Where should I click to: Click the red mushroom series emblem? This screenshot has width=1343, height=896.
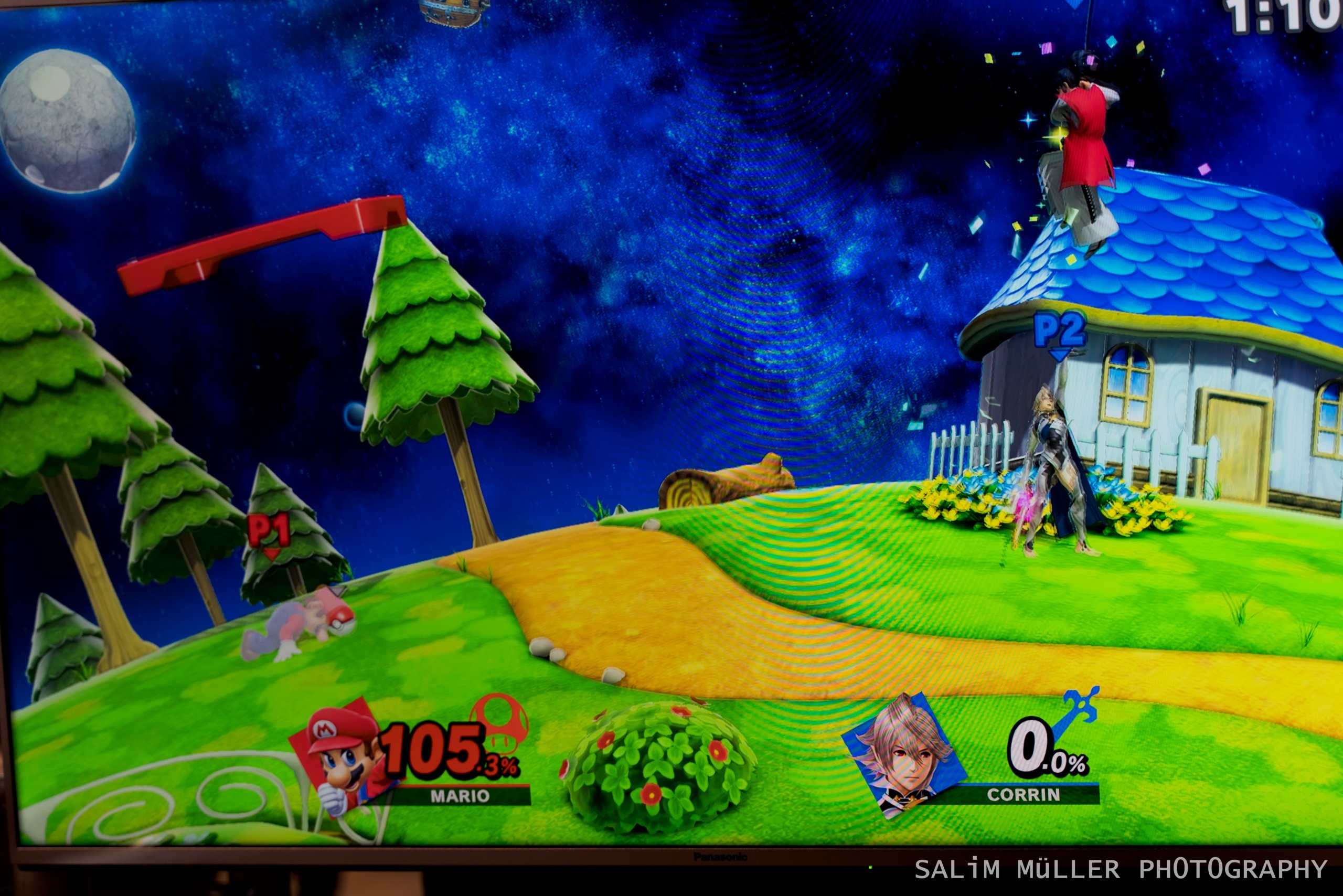click(x=499, y=718)
